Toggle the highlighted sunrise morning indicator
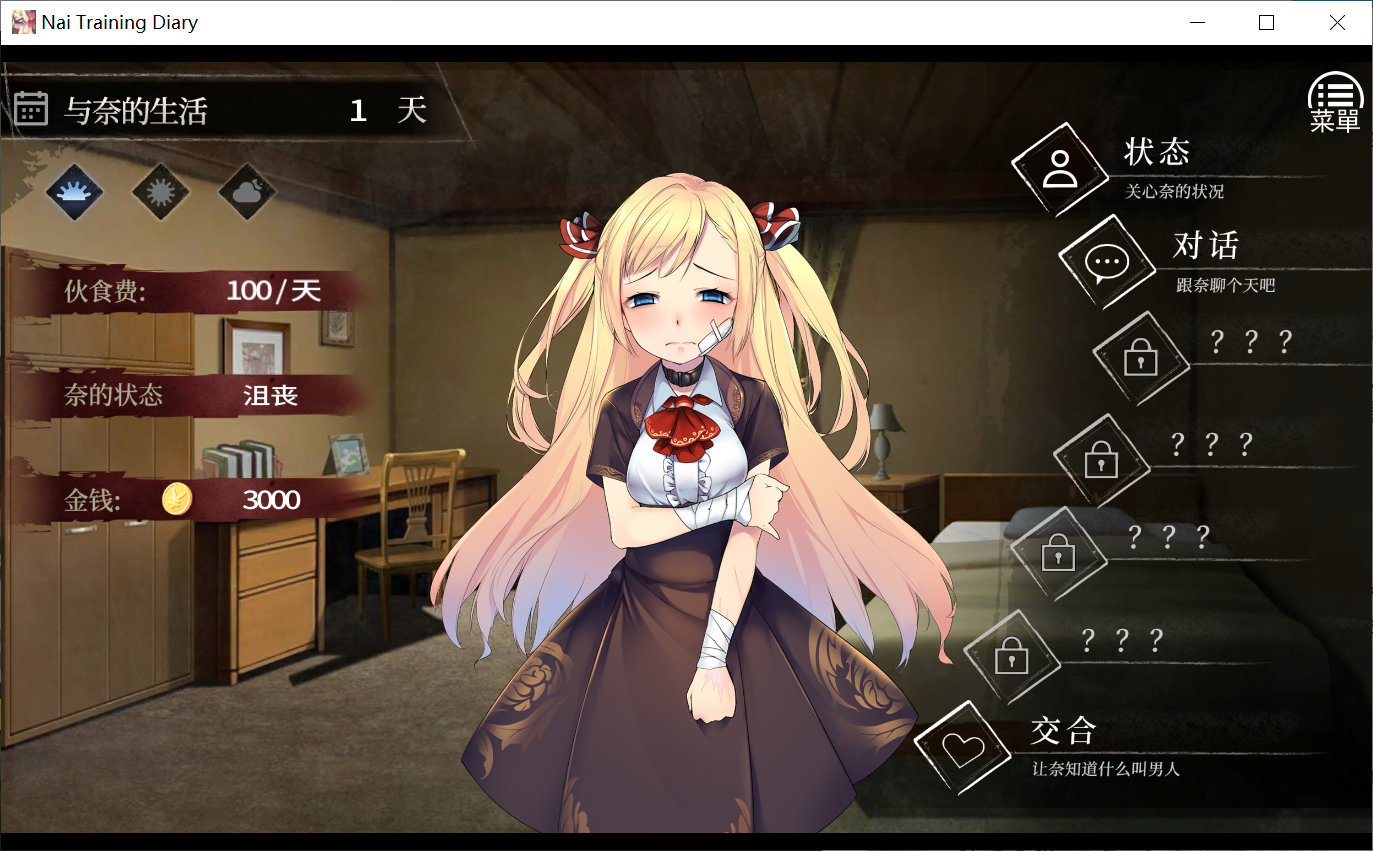Screen dimensions: 1373x851 [74, 190]
